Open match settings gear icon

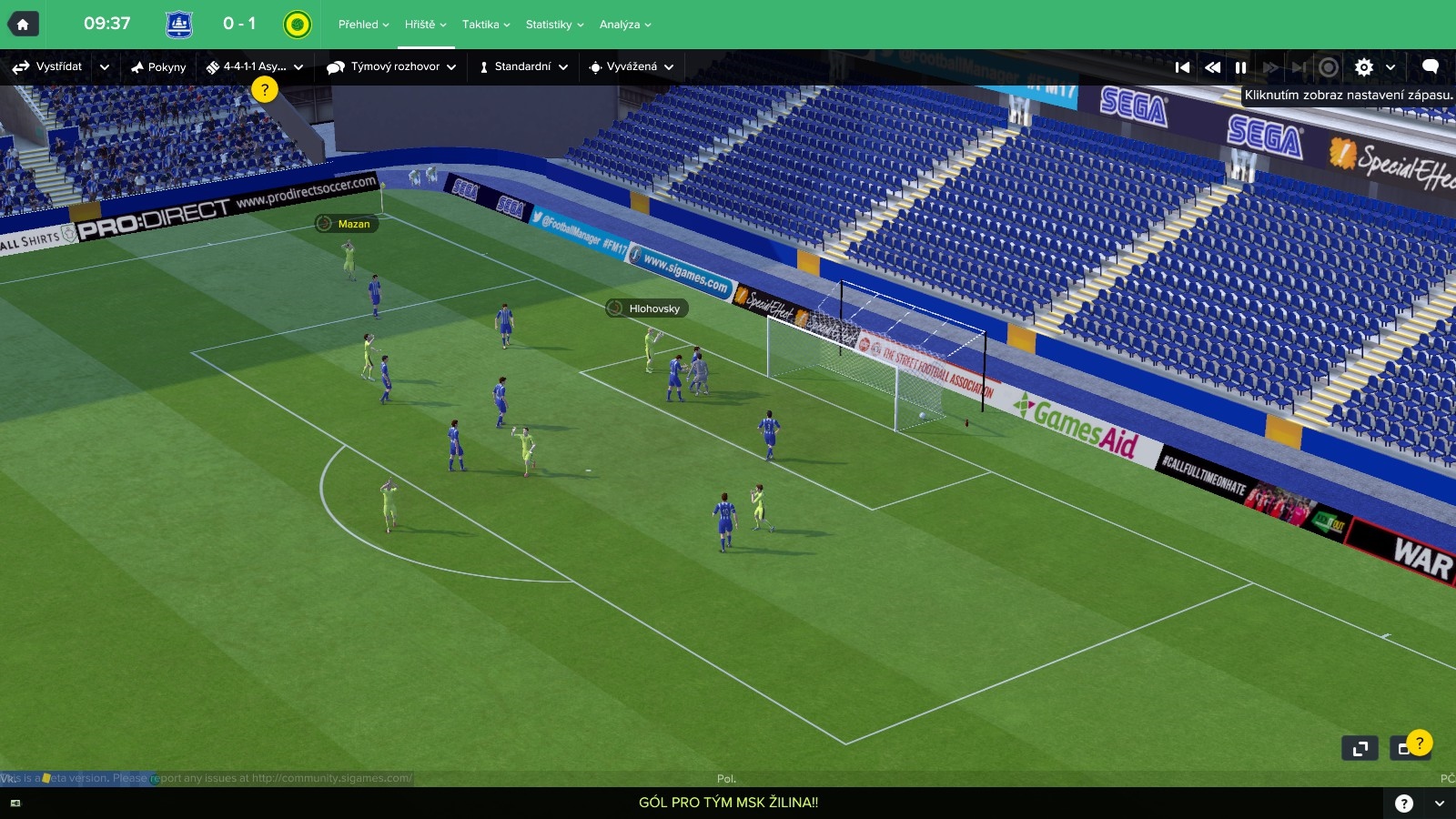coord(1363,67)
